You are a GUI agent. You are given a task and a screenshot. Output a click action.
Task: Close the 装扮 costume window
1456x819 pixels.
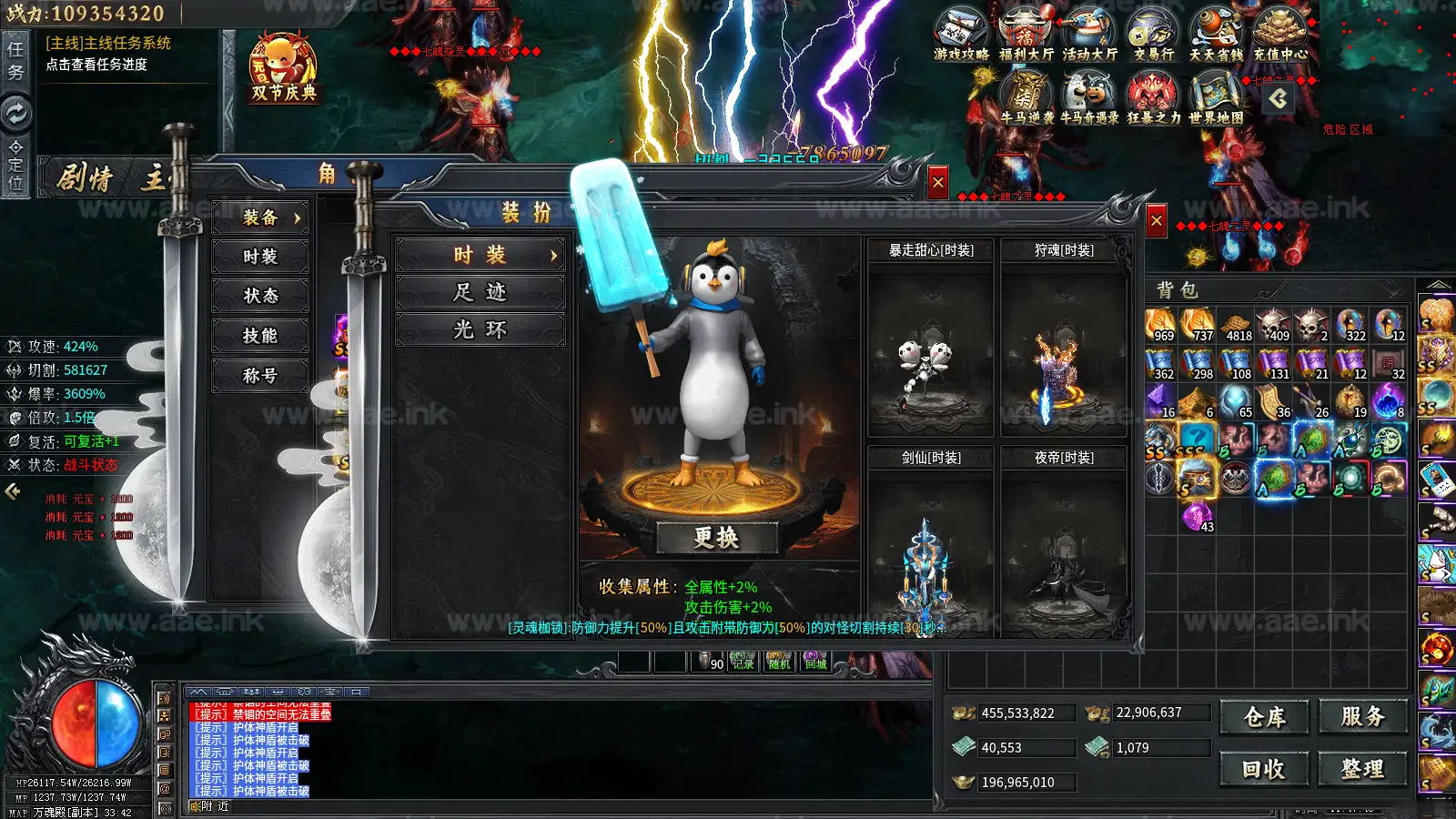[1156, 220]
